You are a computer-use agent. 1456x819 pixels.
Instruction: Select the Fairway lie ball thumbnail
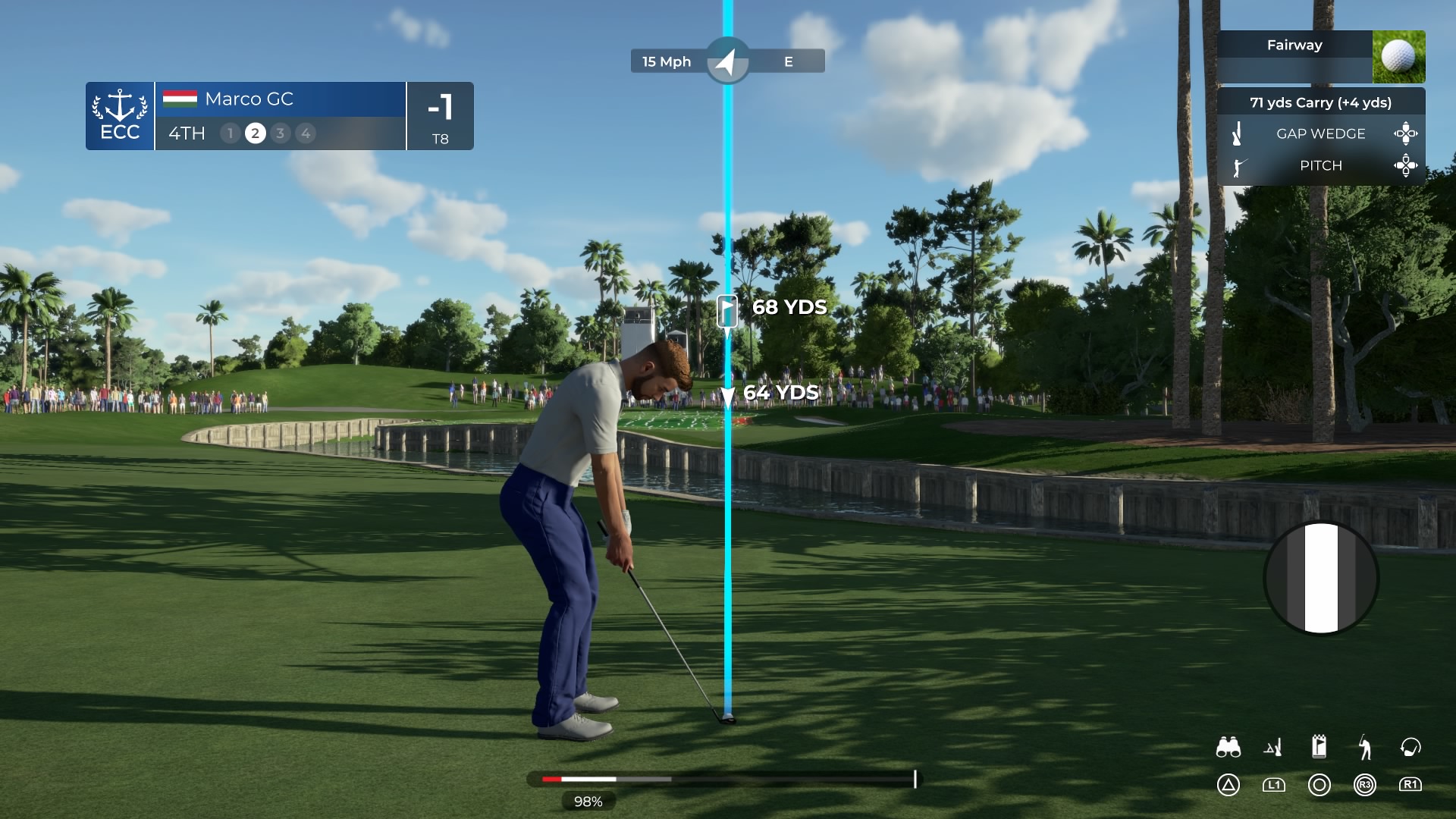(1398, 57)
